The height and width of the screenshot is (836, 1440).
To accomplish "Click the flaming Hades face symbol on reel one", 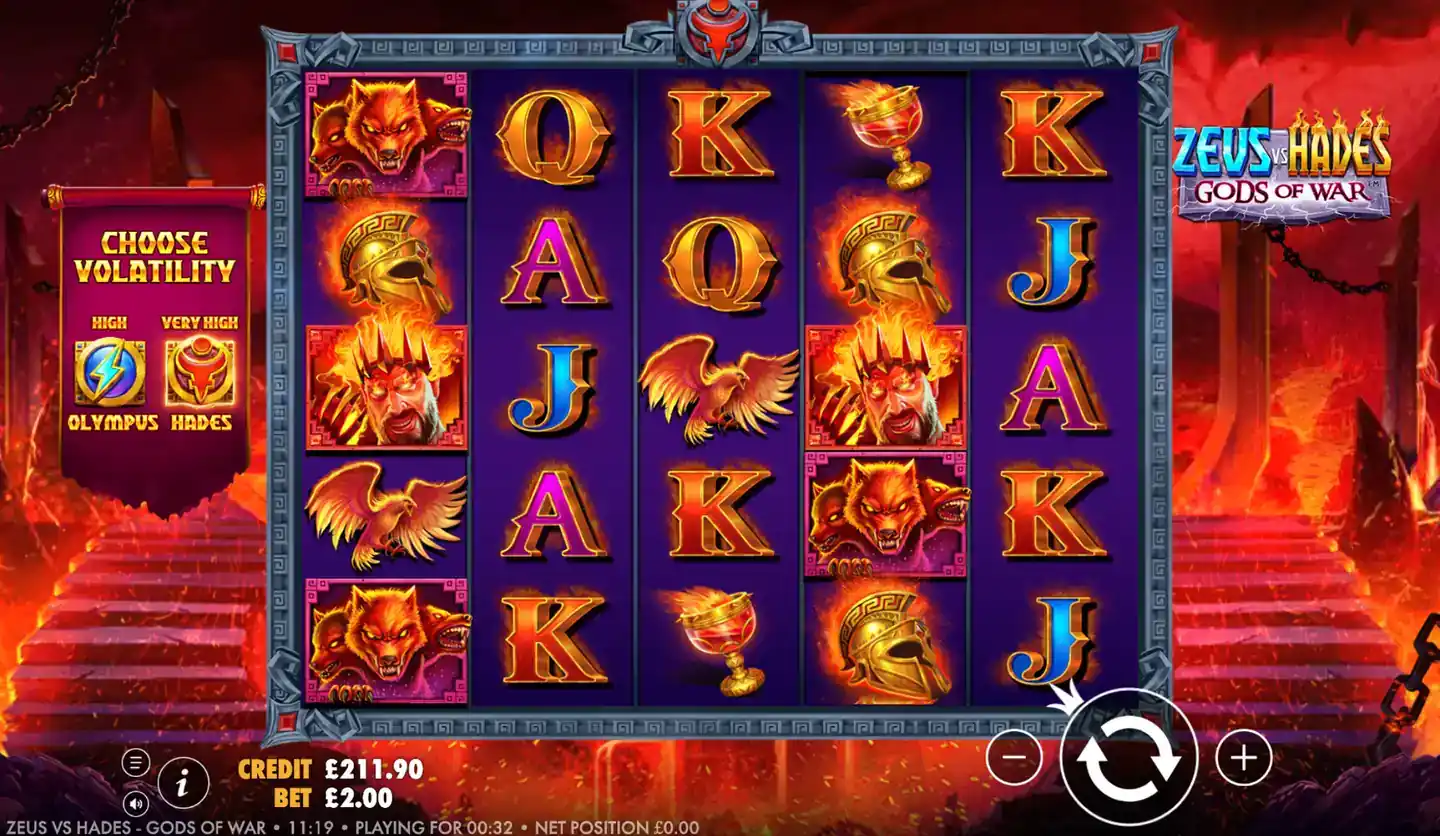I will (x=388, y=385).
